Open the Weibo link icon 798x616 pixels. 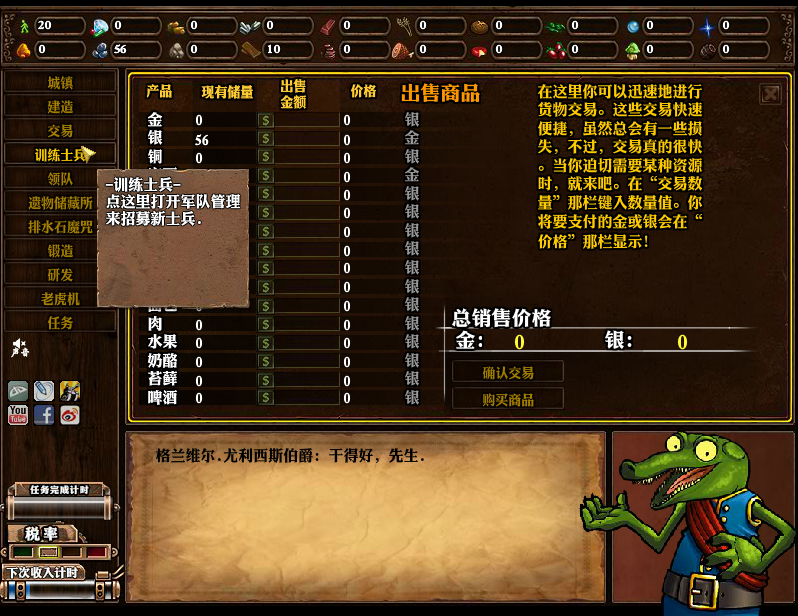point(69,414)
